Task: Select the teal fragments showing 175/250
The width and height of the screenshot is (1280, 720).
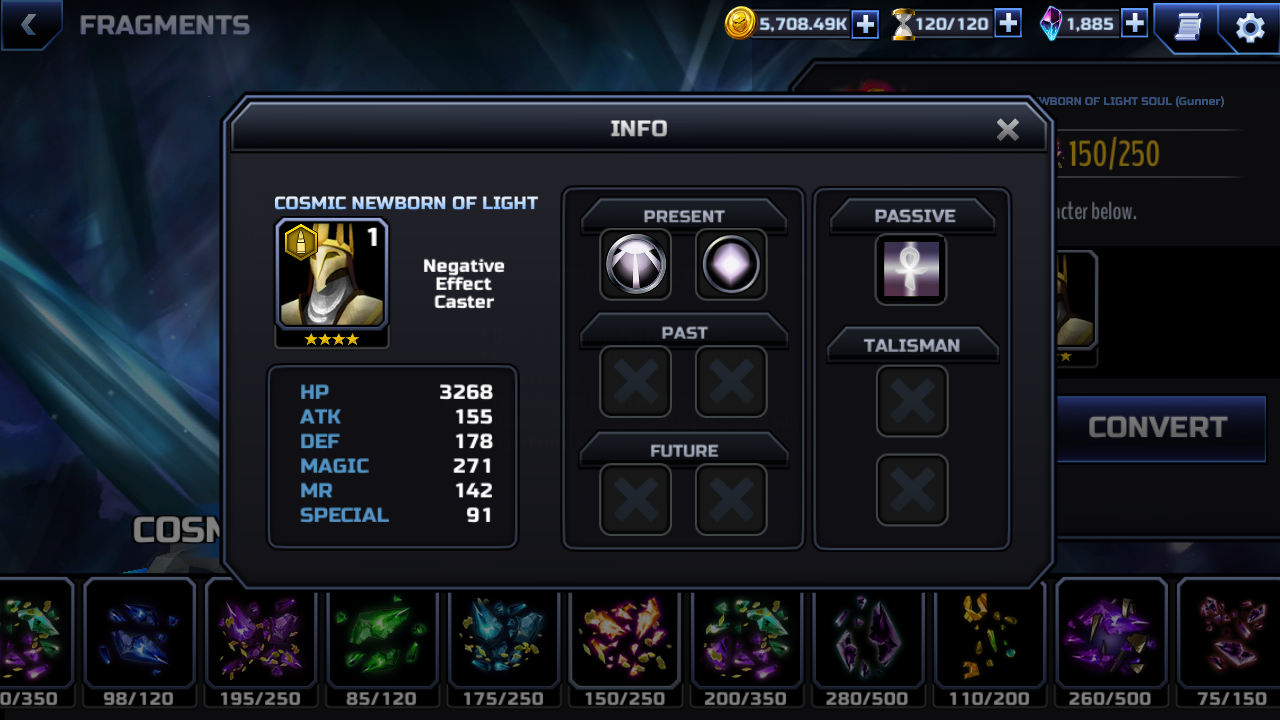Action: pos(503,637)
